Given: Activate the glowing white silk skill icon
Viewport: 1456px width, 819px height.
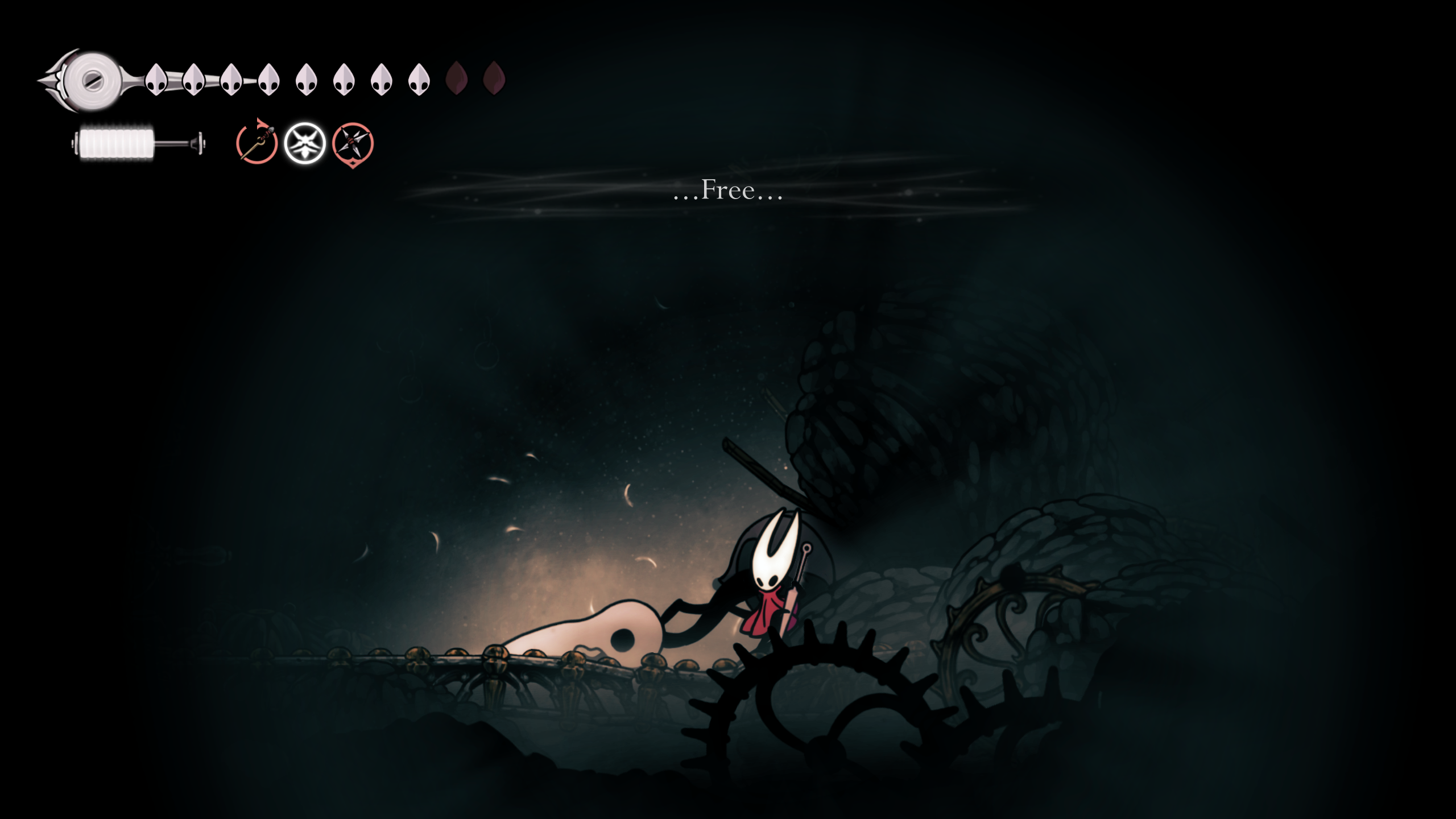Looking at the screenshot, I should coord(305,143).
